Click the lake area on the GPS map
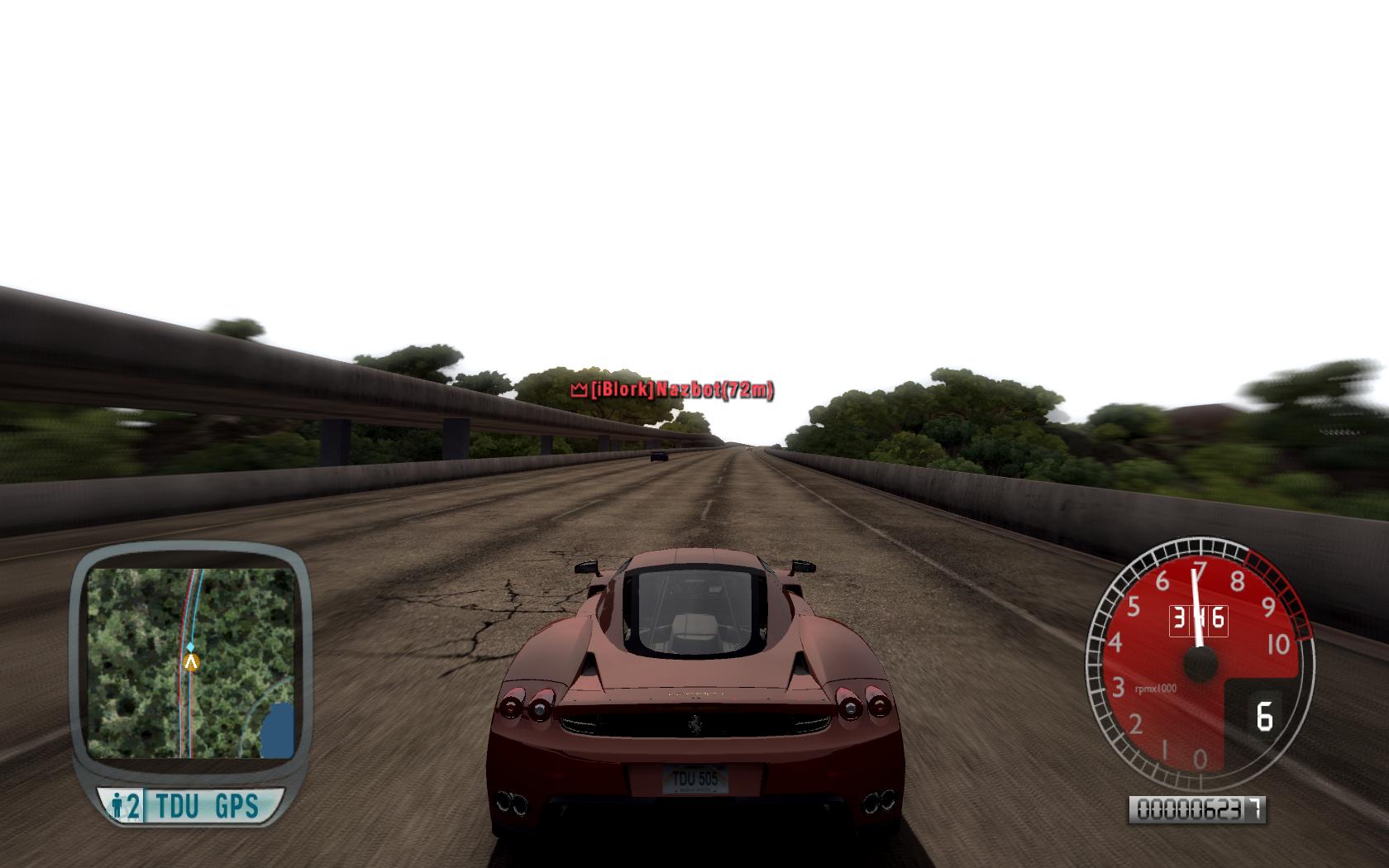1389x868 pixels. (279, 727)
